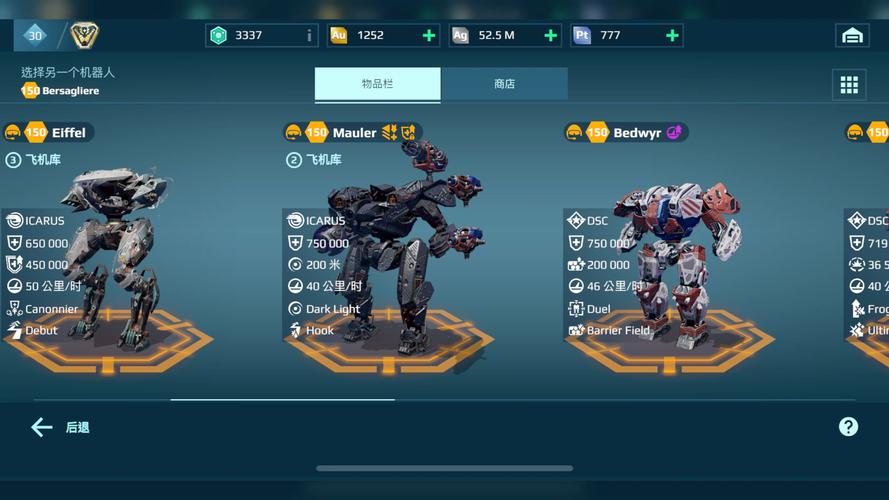Add more Au gold currency

429,36
